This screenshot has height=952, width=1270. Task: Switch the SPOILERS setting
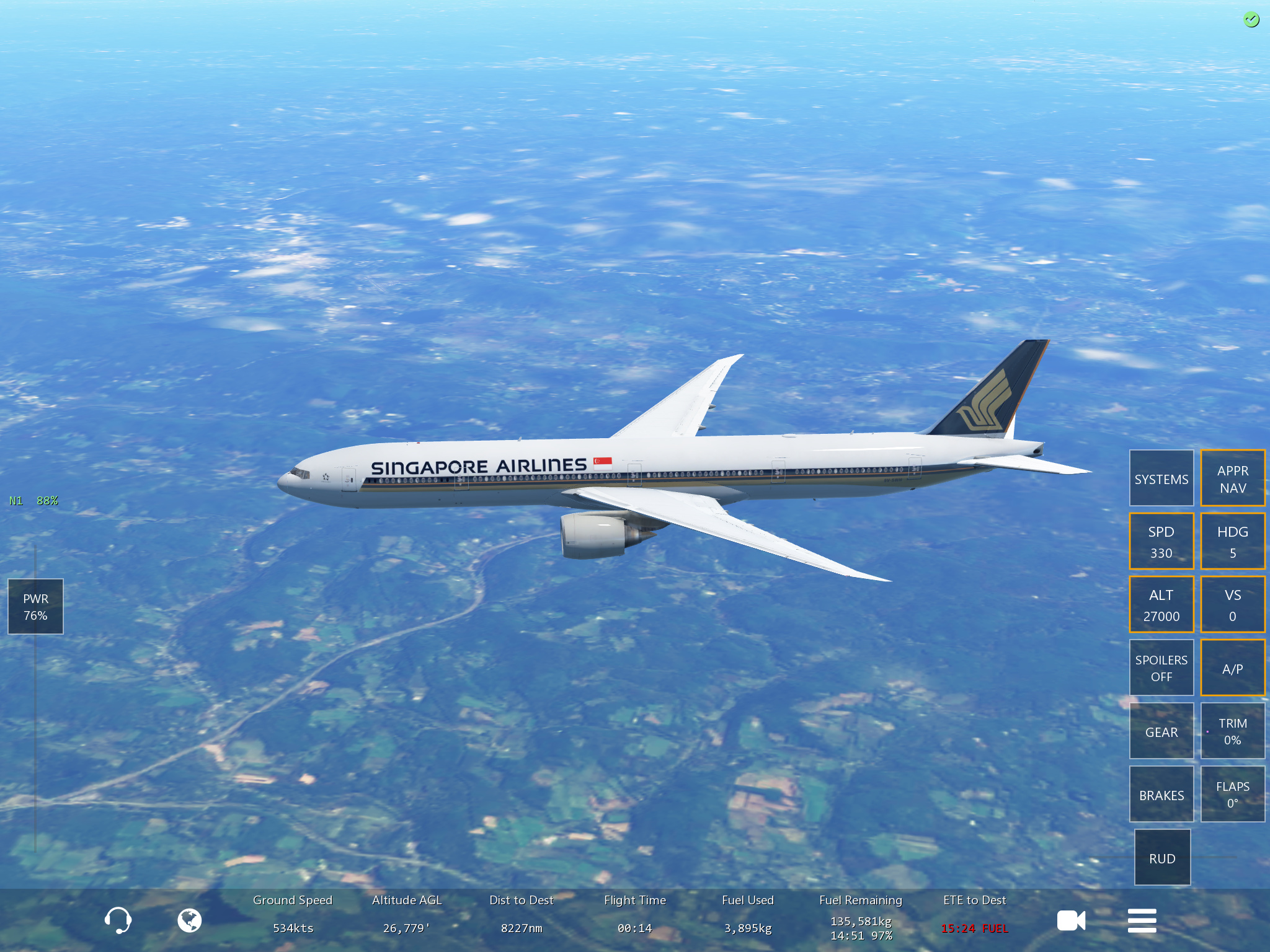1161,668
